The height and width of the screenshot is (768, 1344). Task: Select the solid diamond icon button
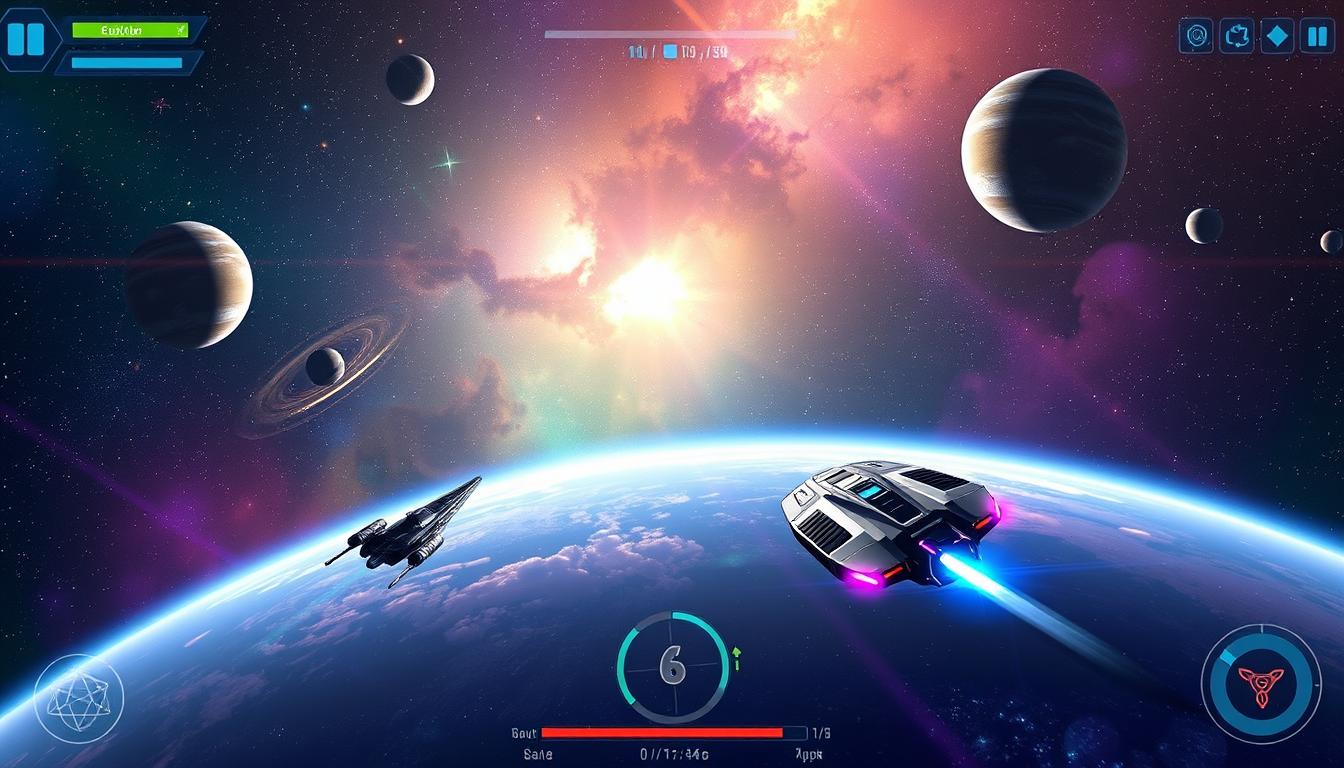click(1277, 37)
